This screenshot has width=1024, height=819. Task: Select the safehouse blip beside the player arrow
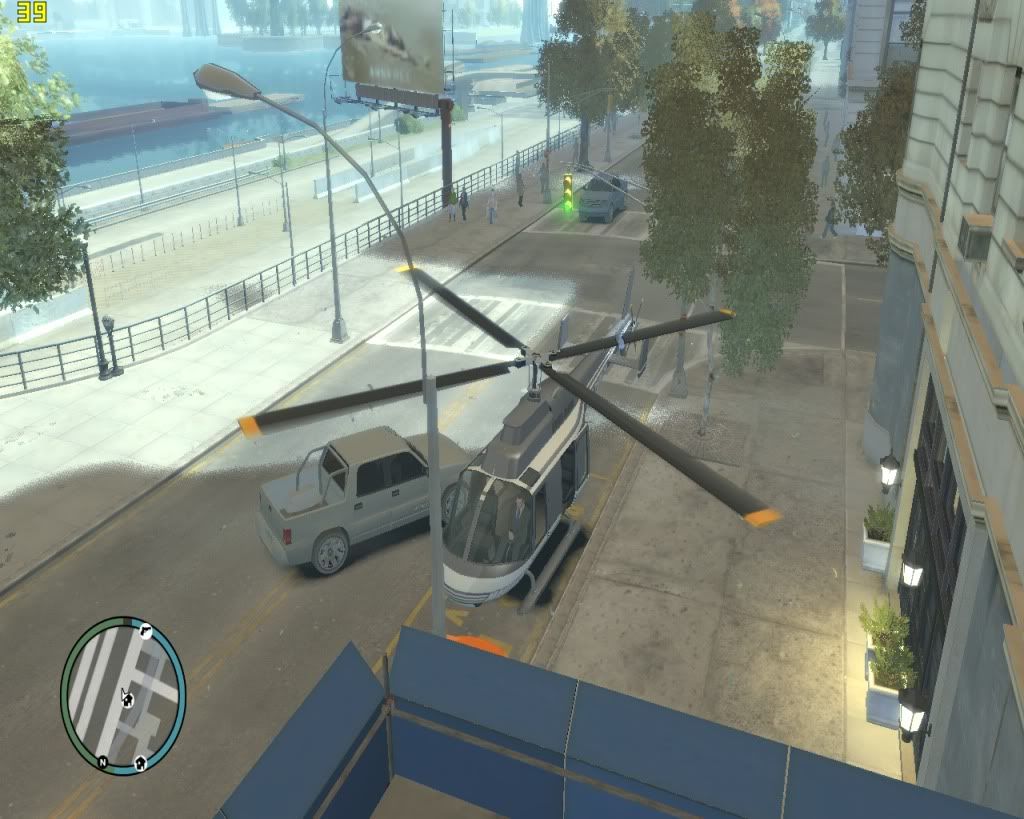click(x=129, y=700)
